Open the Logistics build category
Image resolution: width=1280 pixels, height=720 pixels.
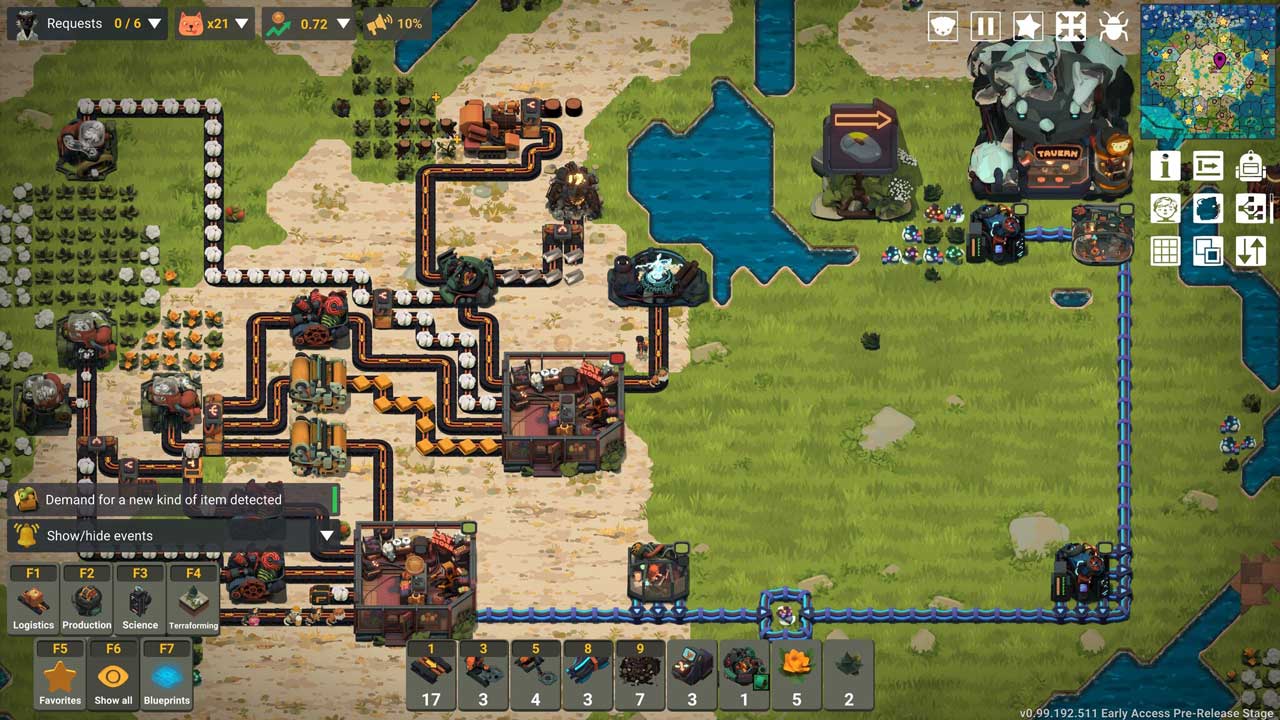point(33,600)
